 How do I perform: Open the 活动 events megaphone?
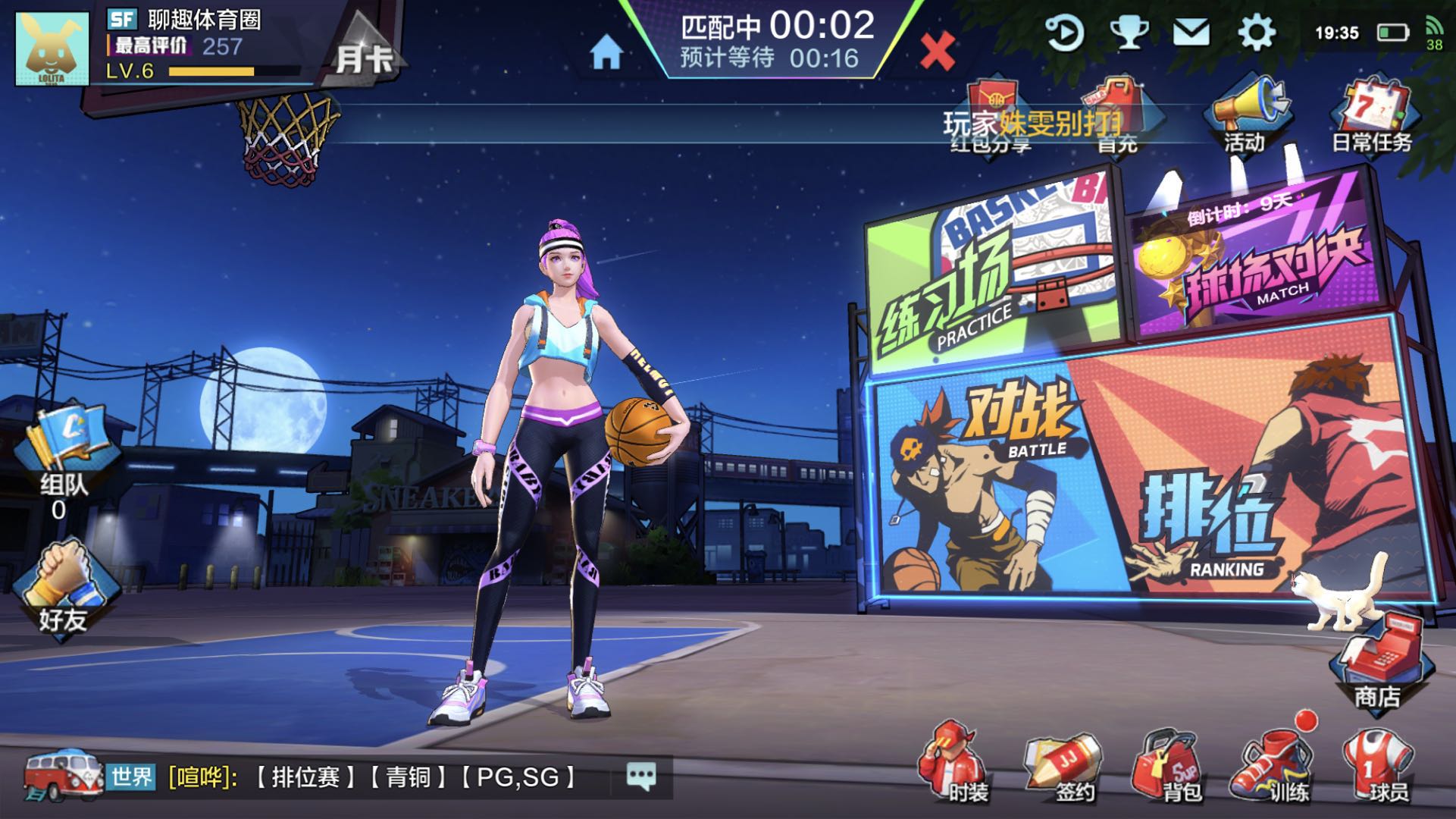click(1245, 115)
